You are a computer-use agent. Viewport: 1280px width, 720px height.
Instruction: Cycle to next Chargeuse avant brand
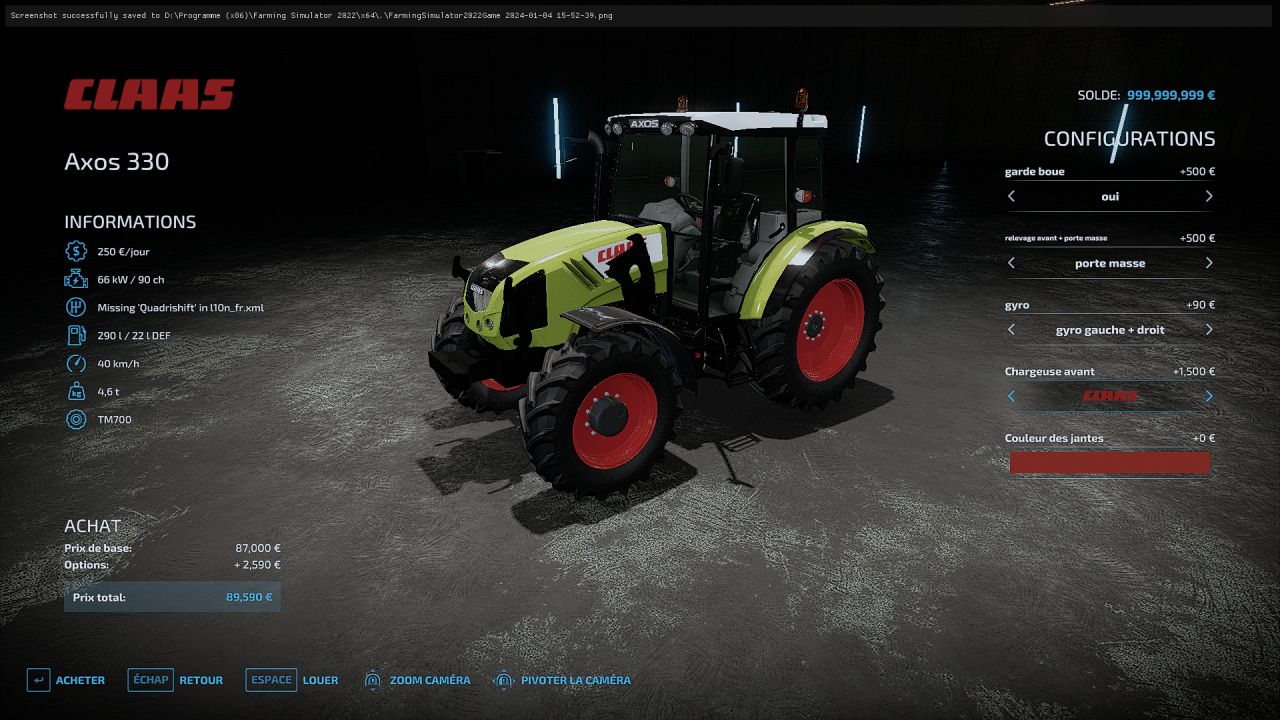click(1209, 396)
